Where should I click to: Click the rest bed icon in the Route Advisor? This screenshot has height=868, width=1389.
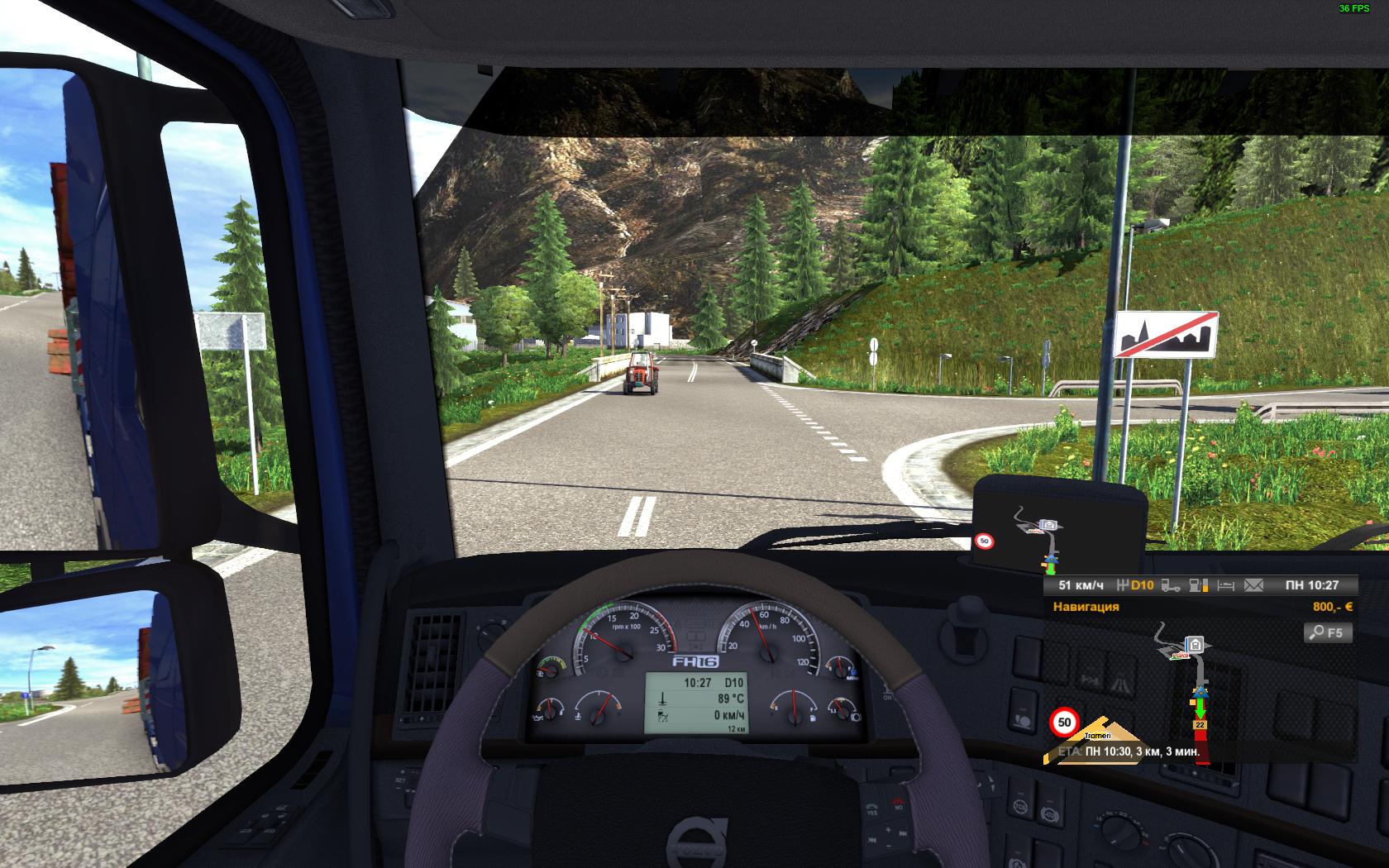coord(1226,587)
